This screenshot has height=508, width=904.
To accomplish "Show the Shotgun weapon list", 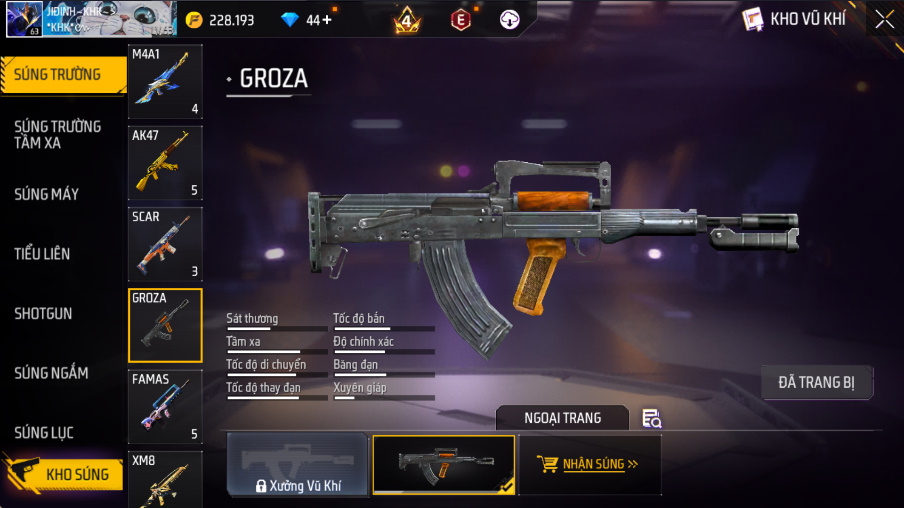I will click(x=43, y=313).
